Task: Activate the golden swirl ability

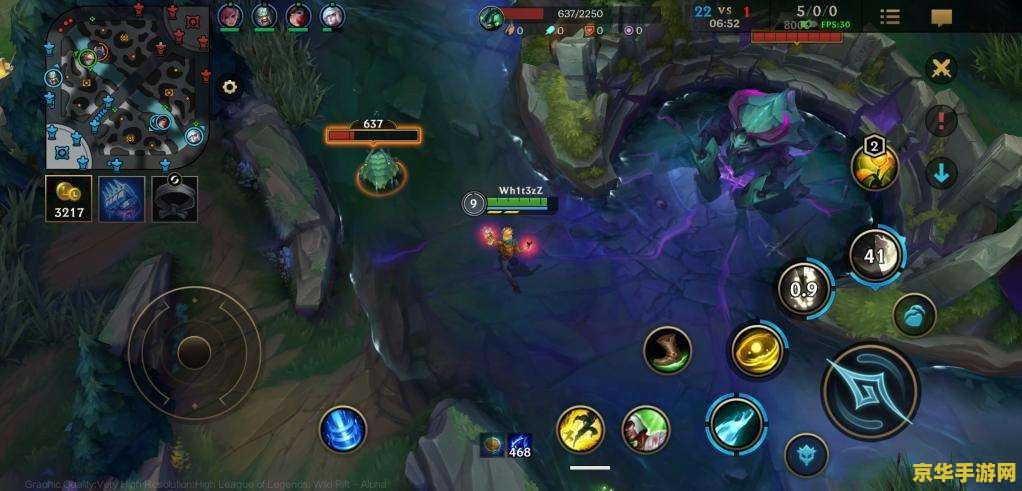Action: [757, 352]
